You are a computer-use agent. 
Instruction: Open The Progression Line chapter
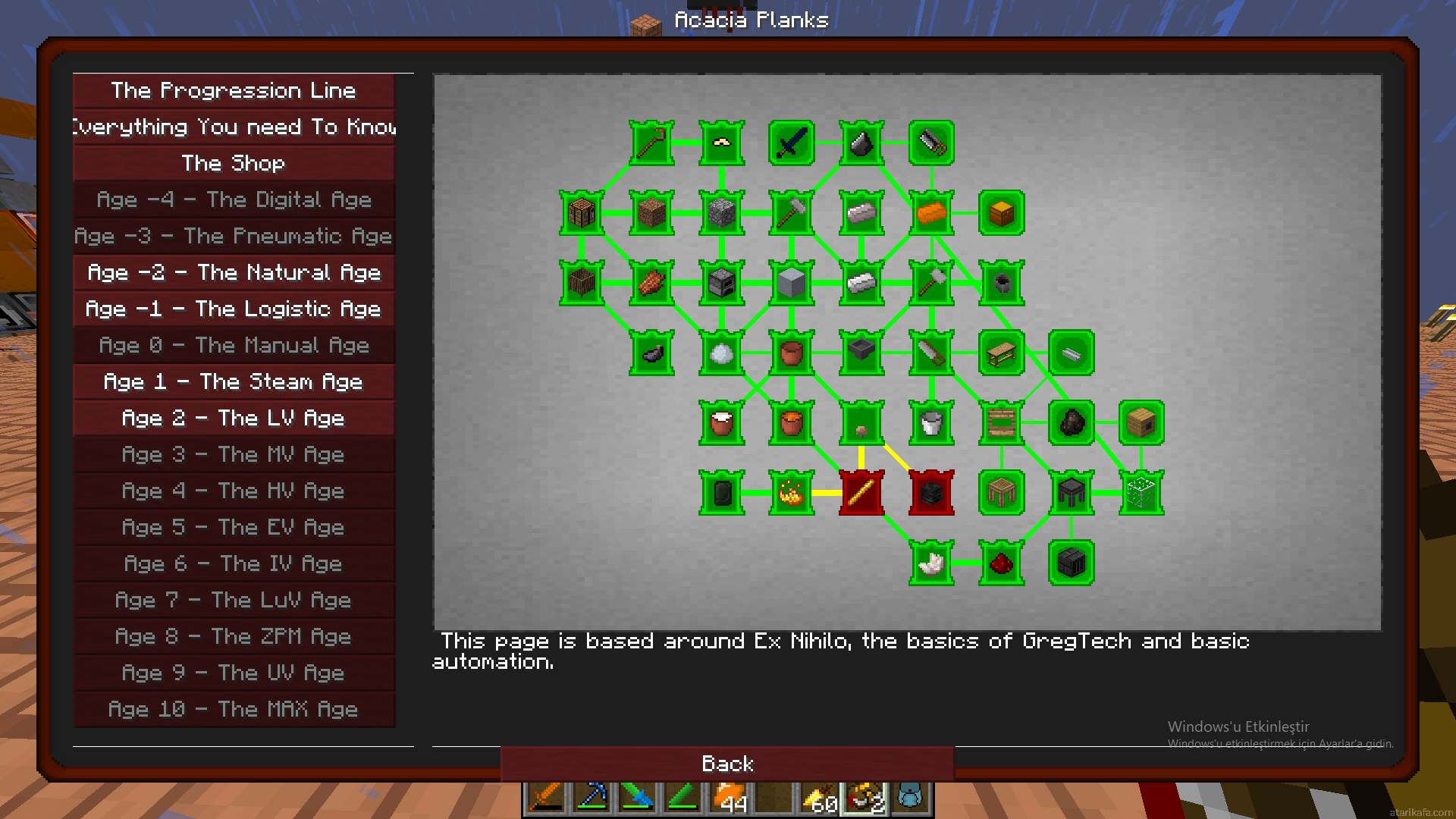[x=234, y=91]
